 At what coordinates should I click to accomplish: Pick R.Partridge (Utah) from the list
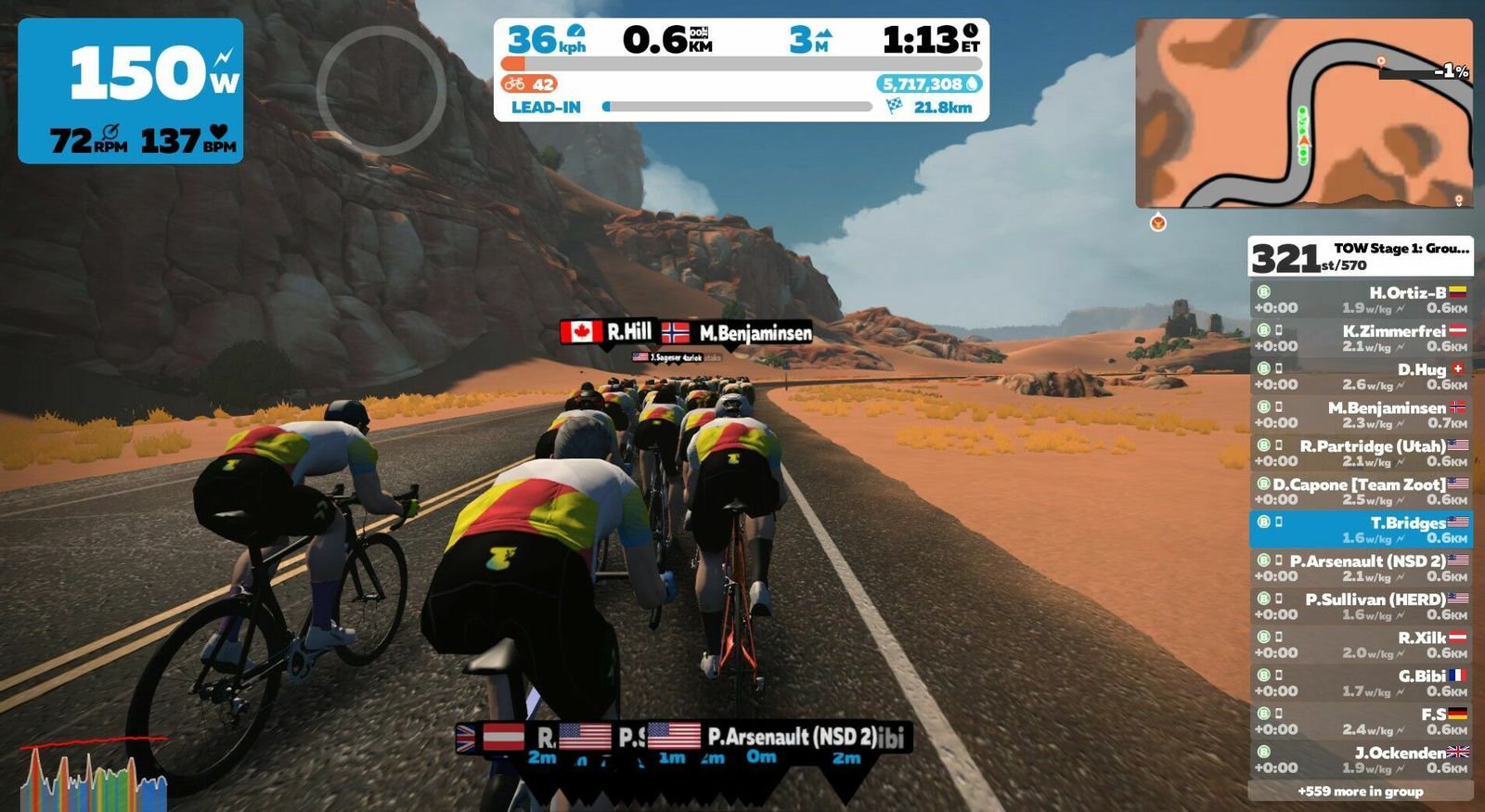(x=1360, y=453)
